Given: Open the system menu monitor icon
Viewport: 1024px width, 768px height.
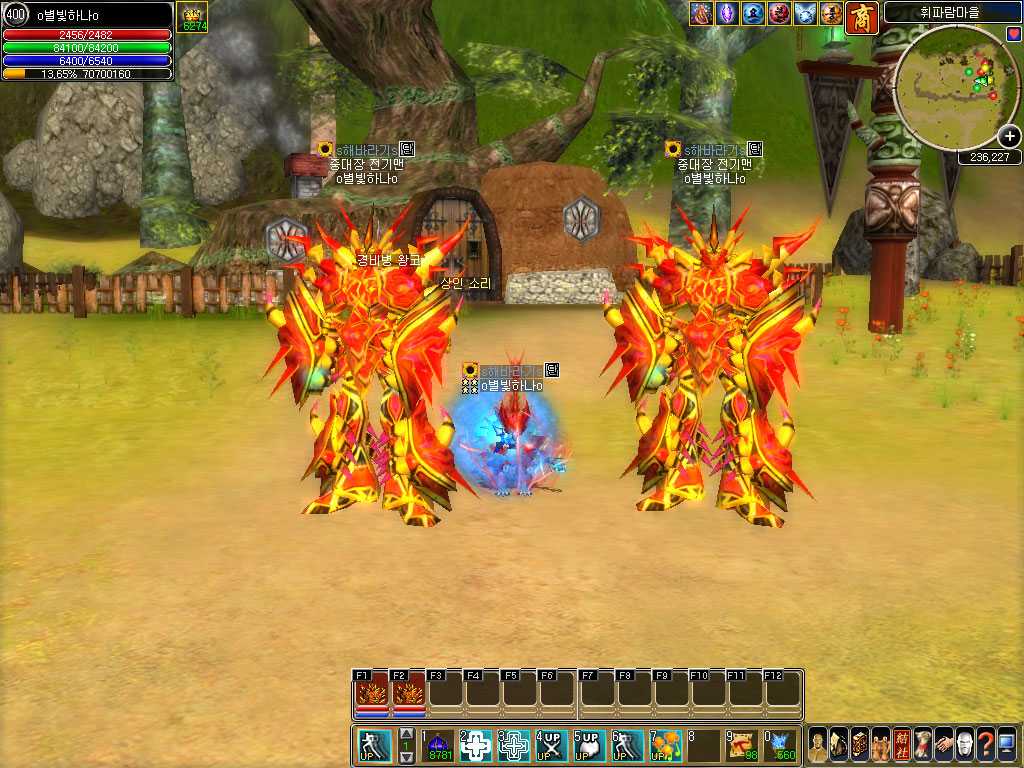Looking at the screenshot, I should pos(1006,745).
